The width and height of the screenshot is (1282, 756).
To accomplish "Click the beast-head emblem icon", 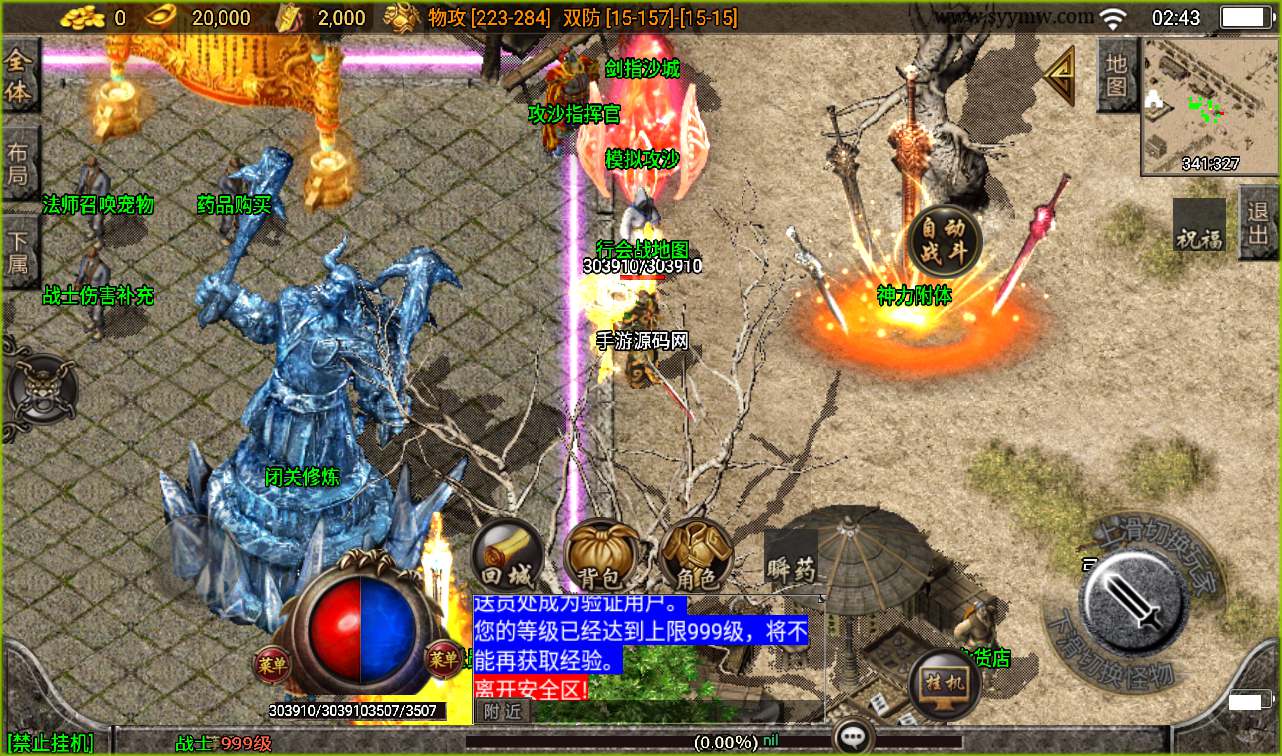I will click(42, 388).
